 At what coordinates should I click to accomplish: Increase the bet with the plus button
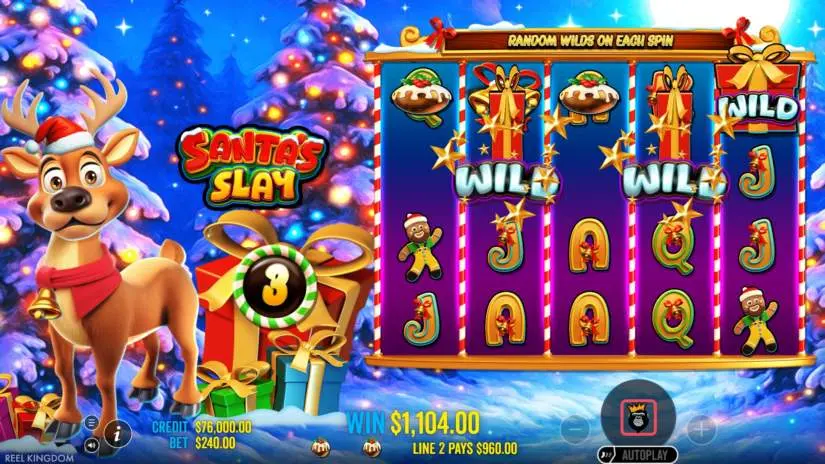pos(701,430)
